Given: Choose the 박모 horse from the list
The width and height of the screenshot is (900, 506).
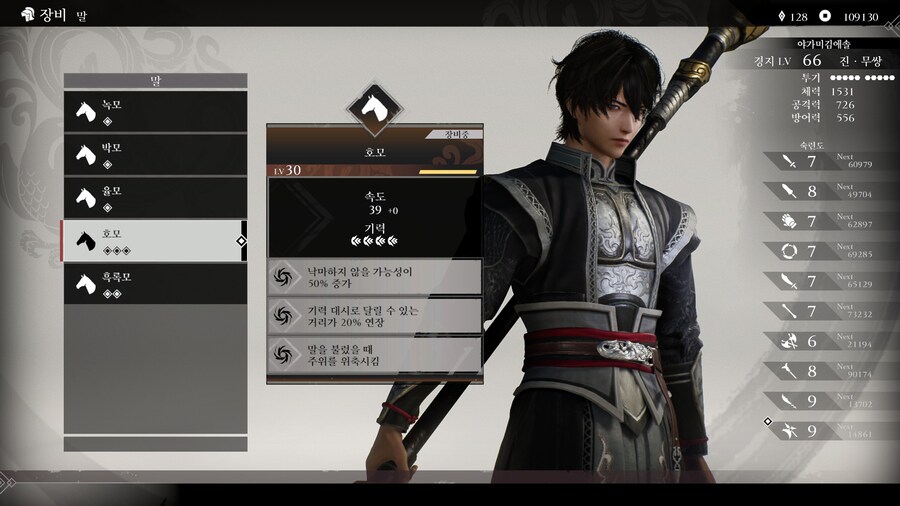Looking at the screenshot, I should 154,154.
